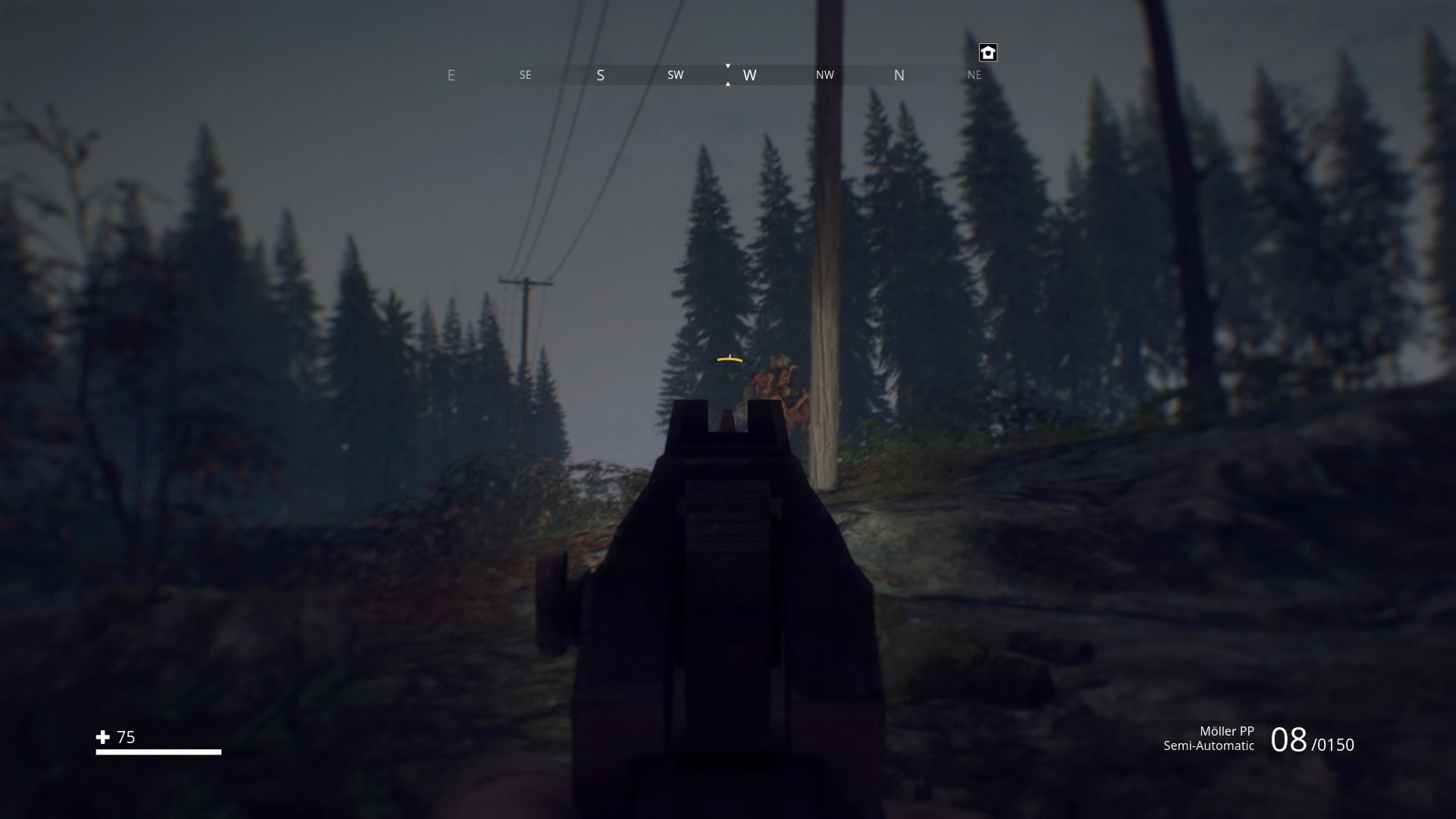
Task: Click the Möller PP weapon name
Action: 1228,730
